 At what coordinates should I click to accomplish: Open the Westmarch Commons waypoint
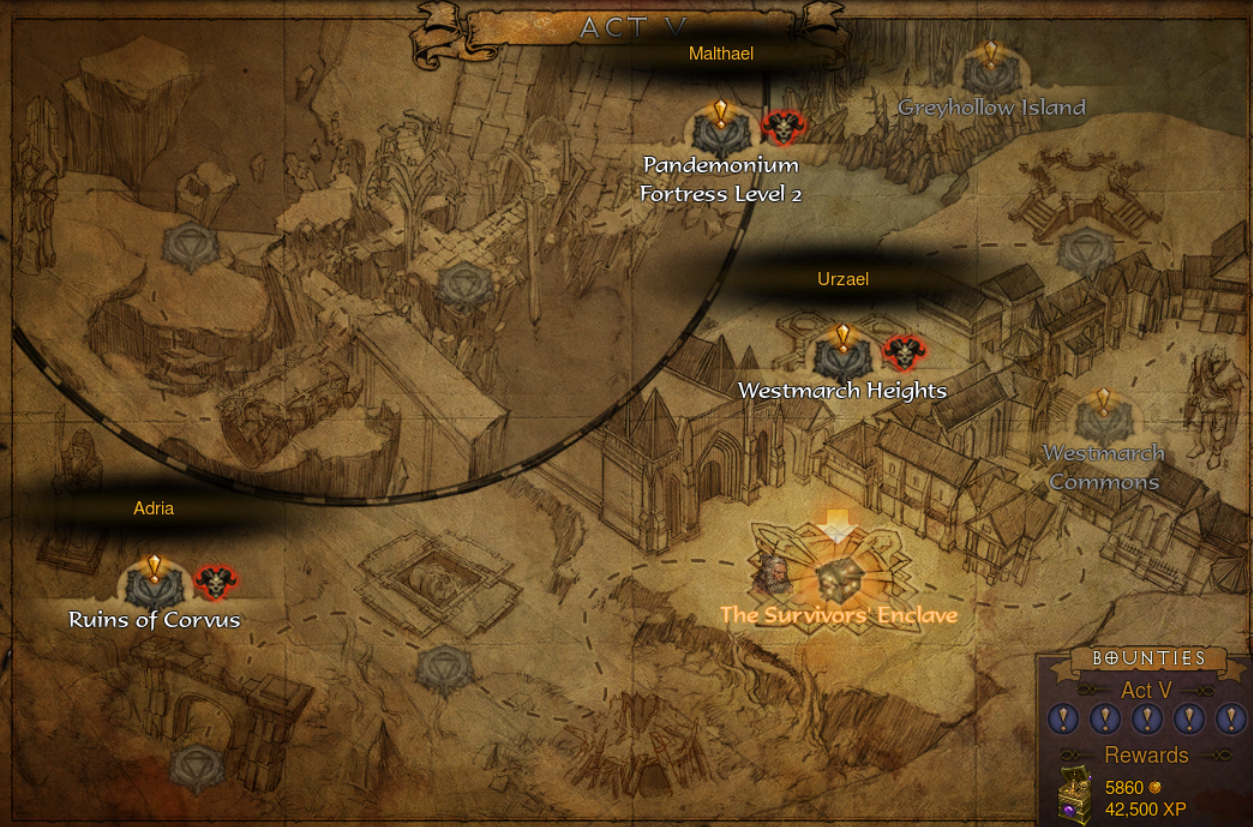point(1103,419)
